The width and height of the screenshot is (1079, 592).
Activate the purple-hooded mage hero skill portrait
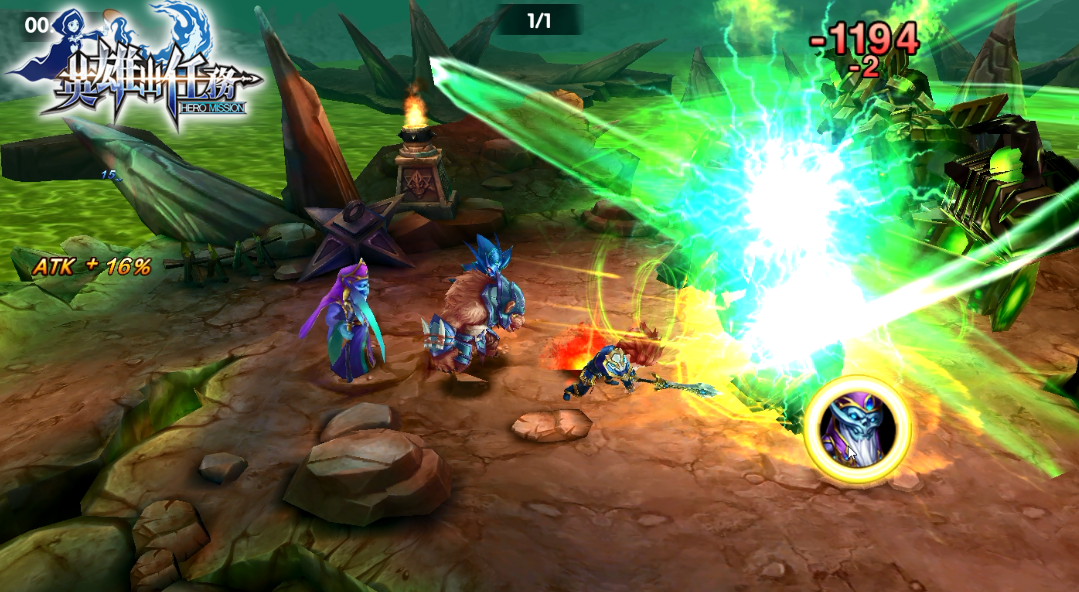point(857,431)
